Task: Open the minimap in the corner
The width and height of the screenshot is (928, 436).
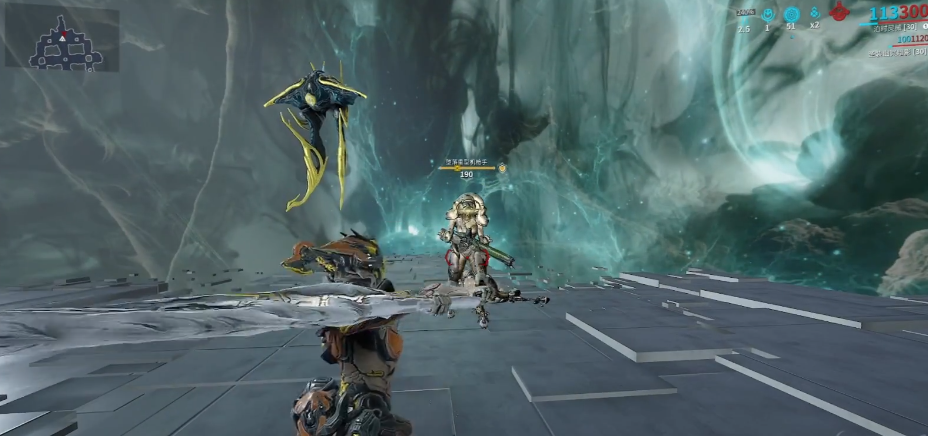Action: pyautogui.click(x=62, y=39)
